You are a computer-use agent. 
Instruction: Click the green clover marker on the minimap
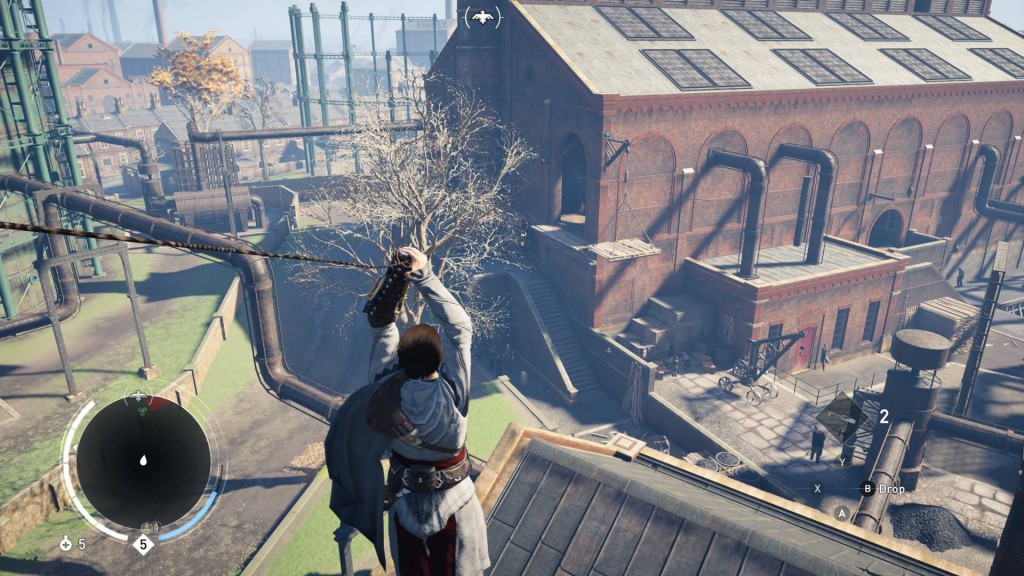(142, 409)
